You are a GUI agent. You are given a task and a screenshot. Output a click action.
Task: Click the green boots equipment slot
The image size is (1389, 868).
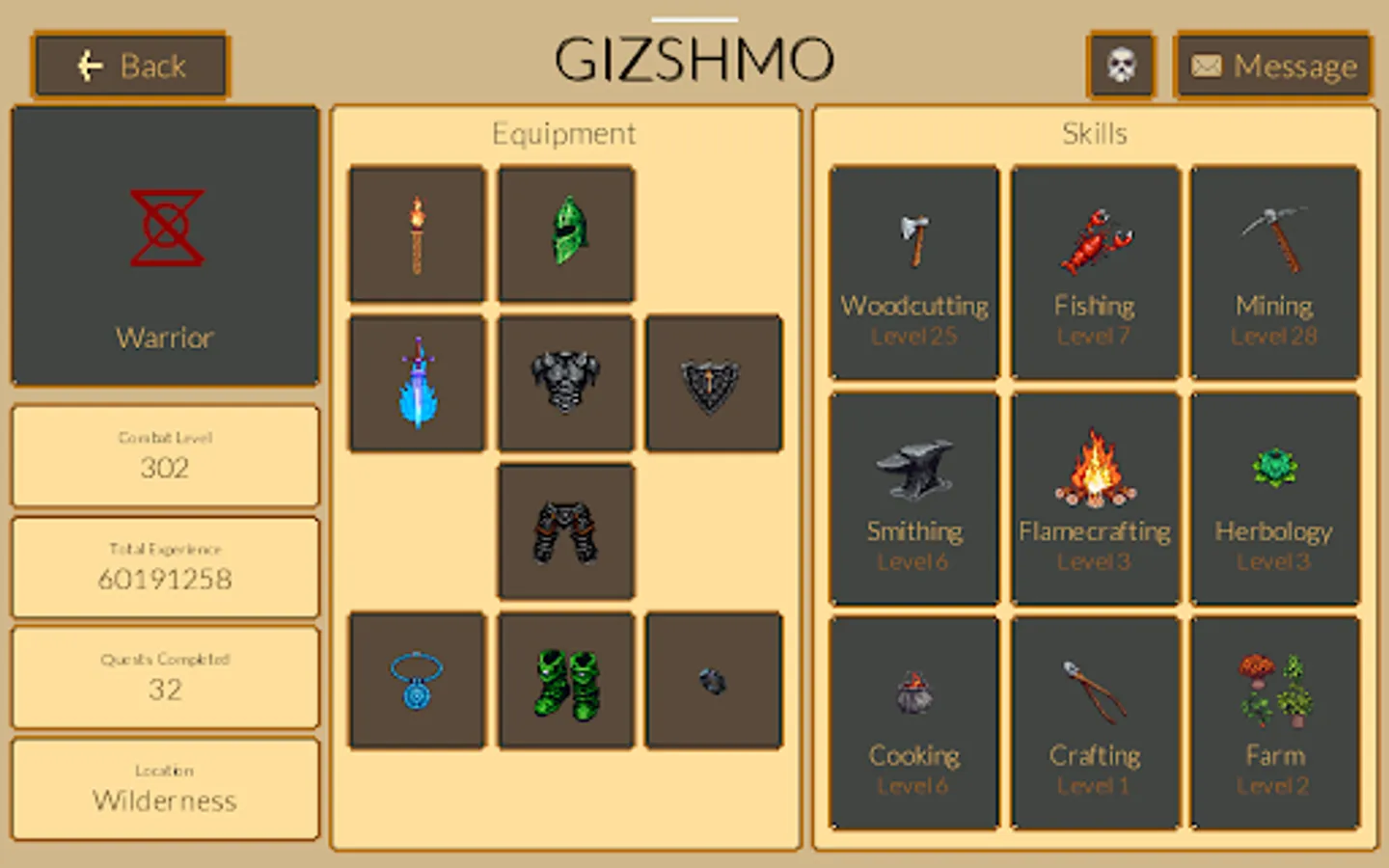[x=565, y=680]
